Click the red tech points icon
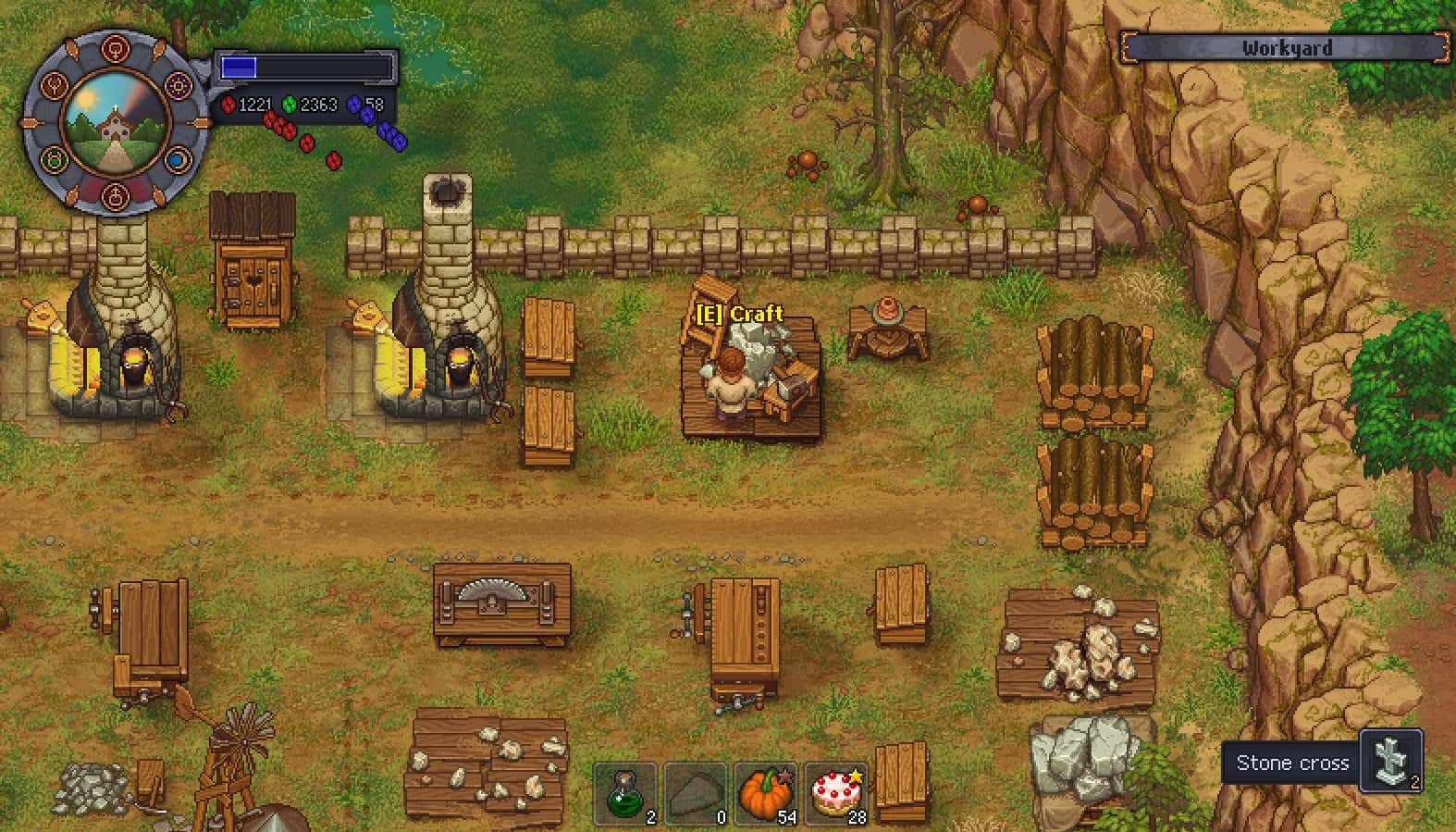Image resolution: width=1456 pixels, height=832 pixels. click(x=229, y=105)
